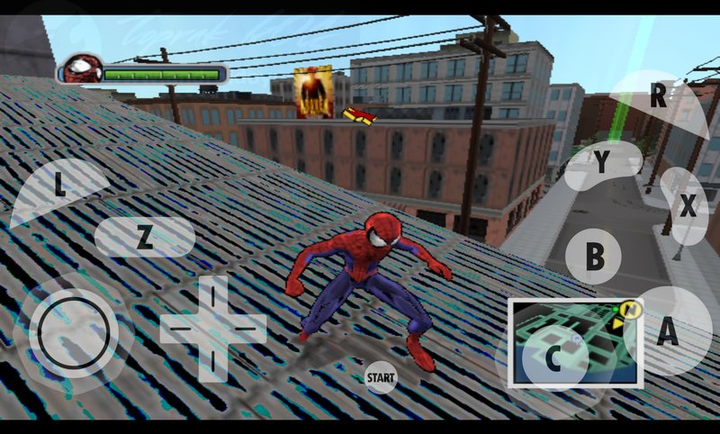Tap the L shoulder button overlay
720x434 pixels.
point(58,186)
